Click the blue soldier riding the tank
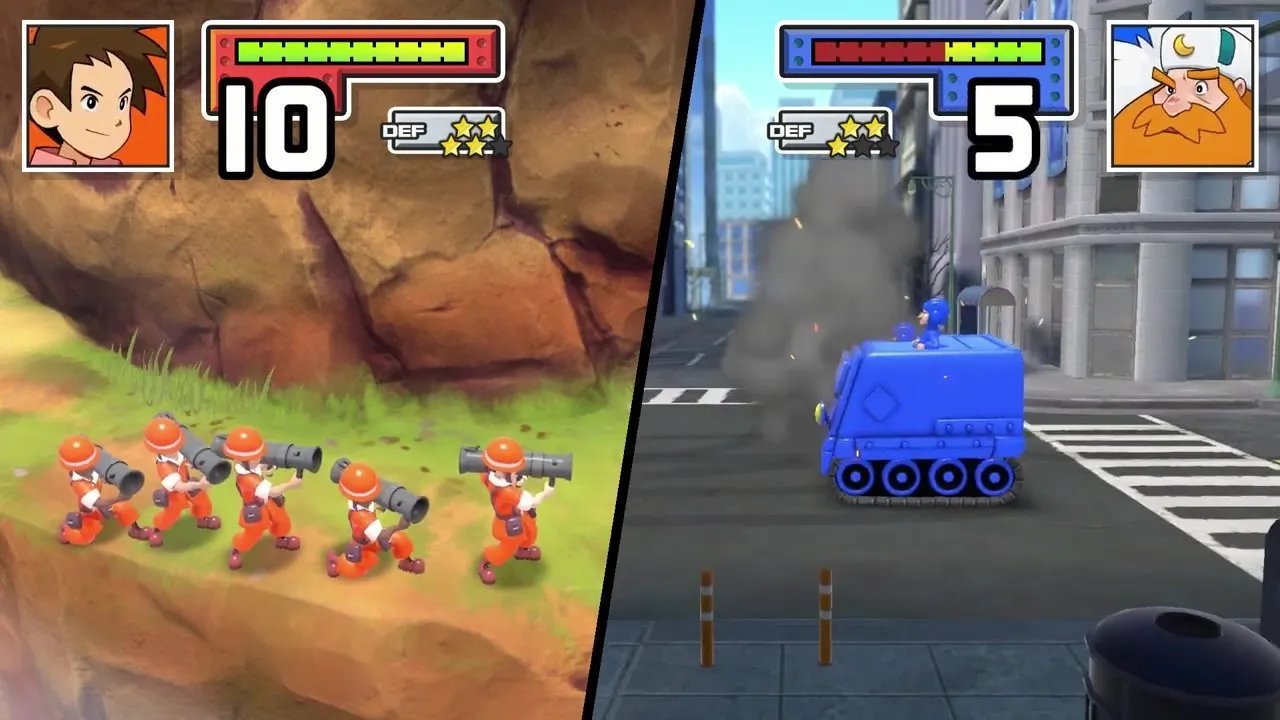The image size is (1280, 720). click(930, 322)
